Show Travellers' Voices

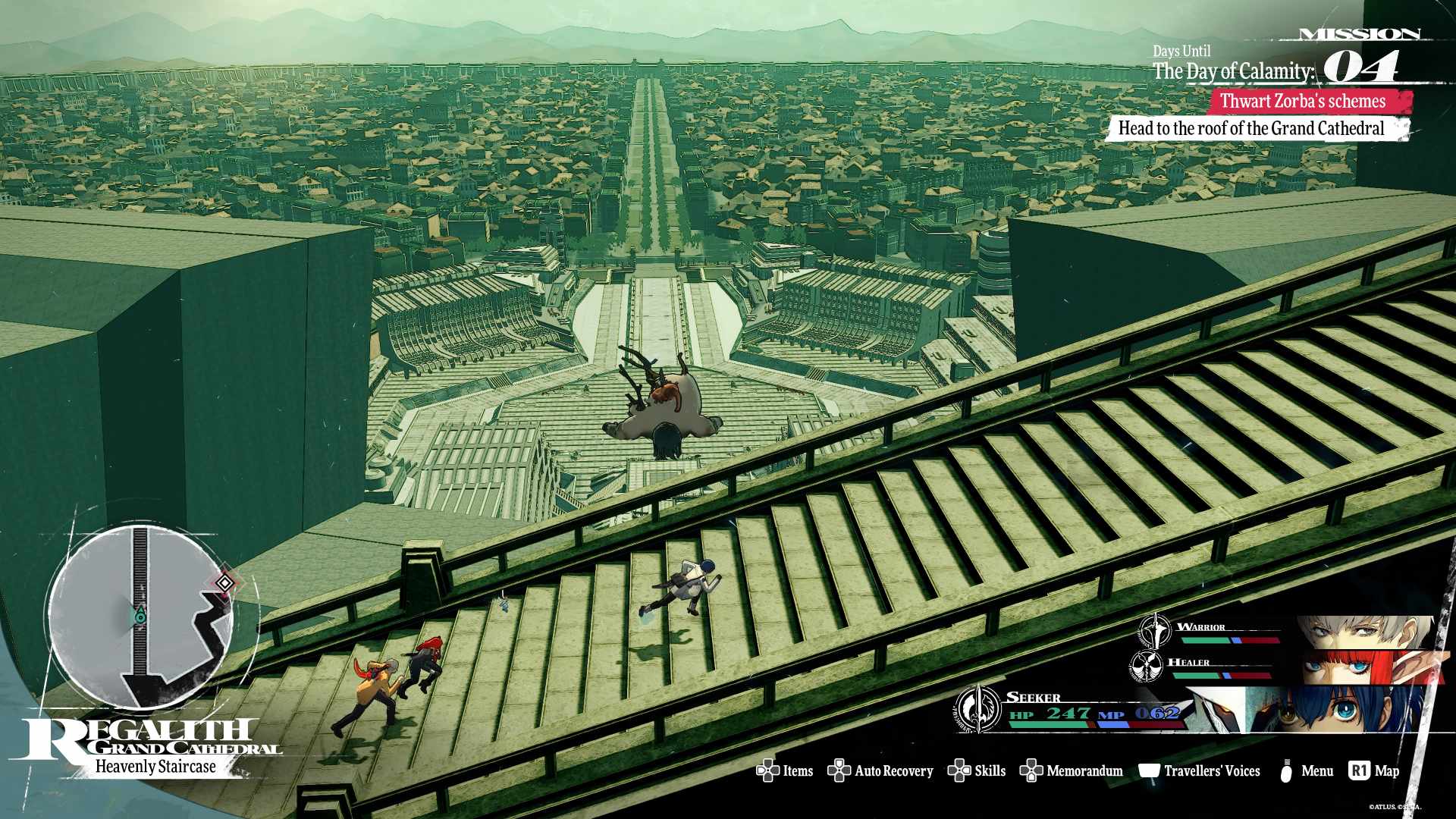1200,771
